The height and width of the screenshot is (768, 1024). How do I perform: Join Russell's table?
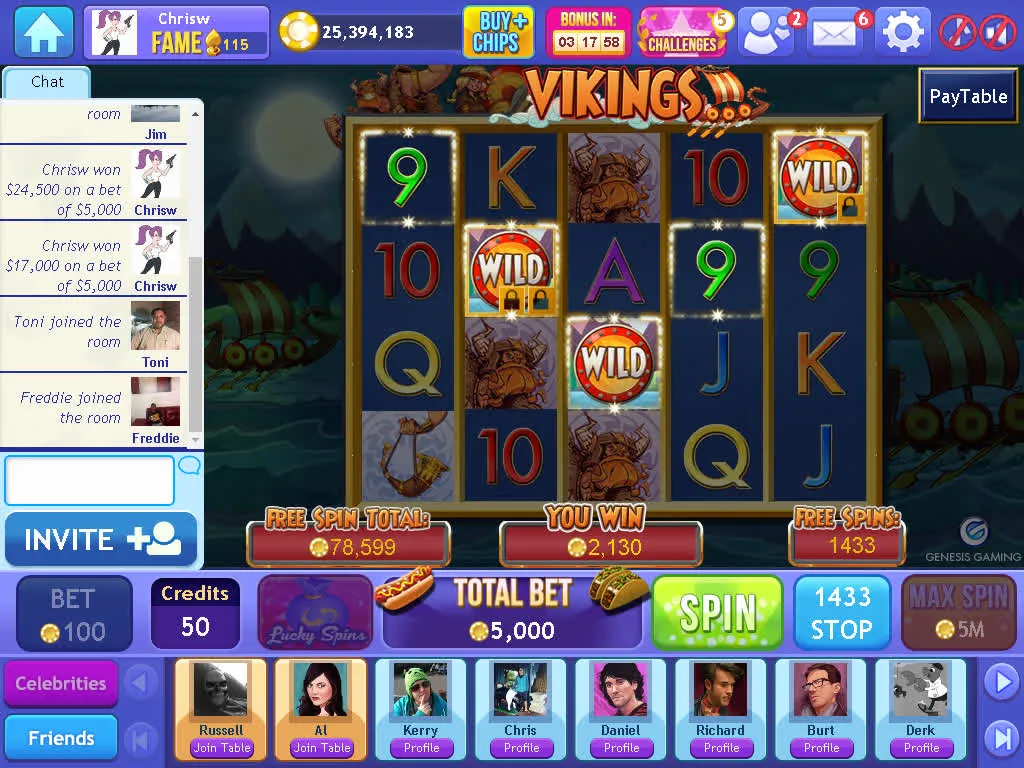(x=222, y=748)
